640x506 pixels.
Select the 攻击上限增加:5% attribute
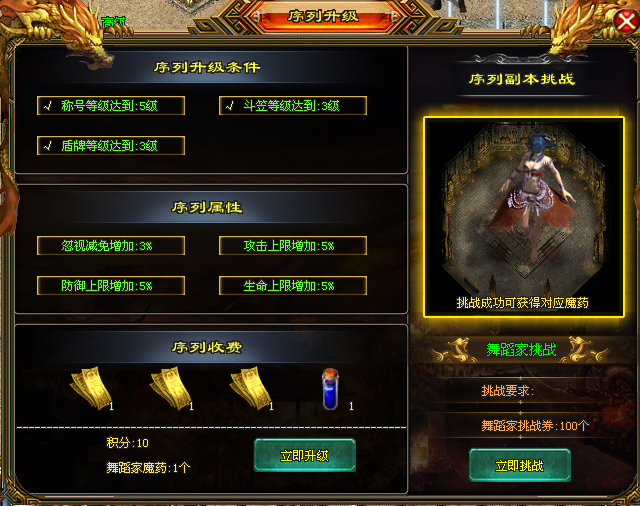(x=293, y=245)
